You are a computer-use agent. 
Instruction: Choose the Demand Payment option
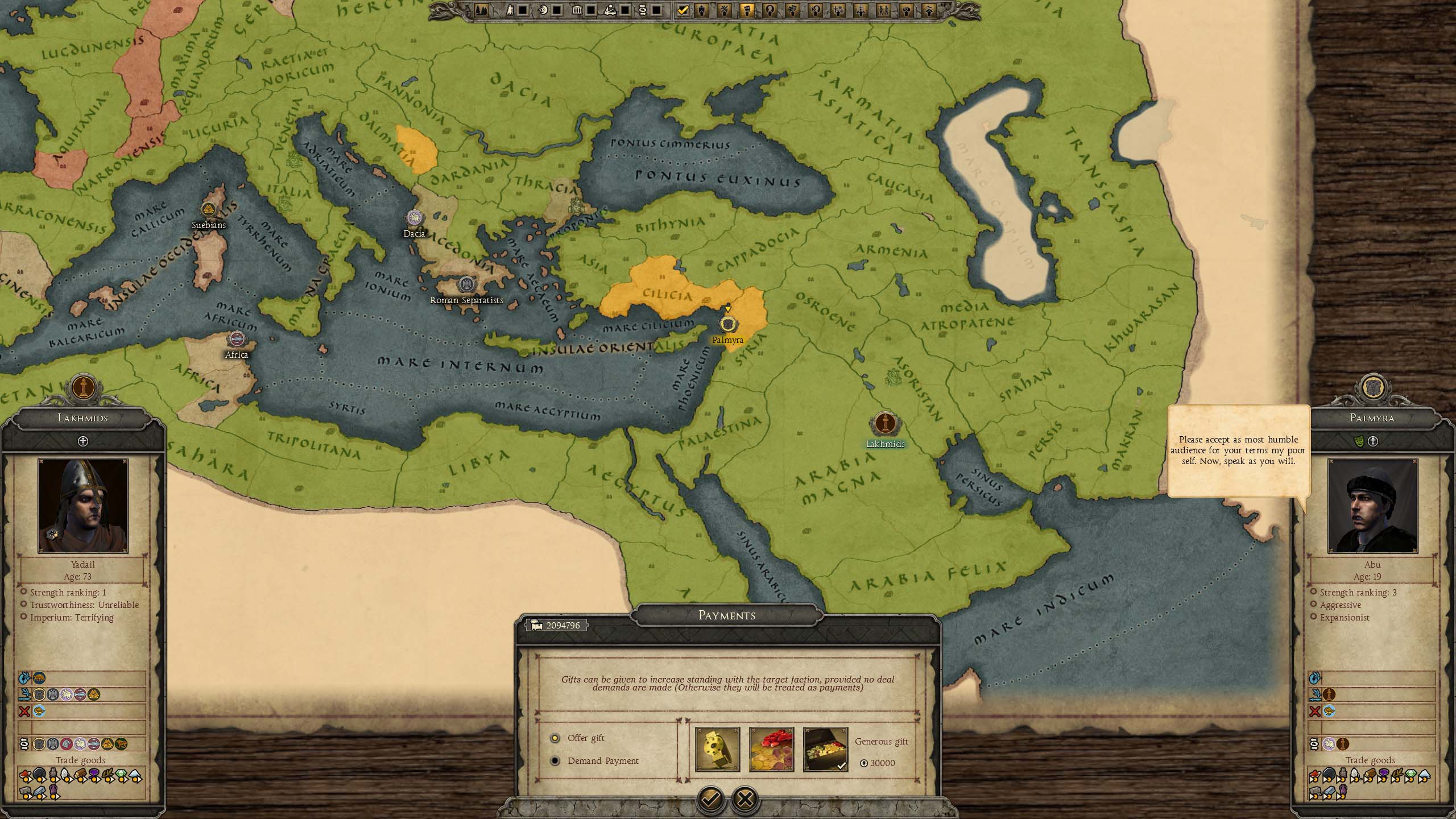pyautogui.click(x=555, y=761)
